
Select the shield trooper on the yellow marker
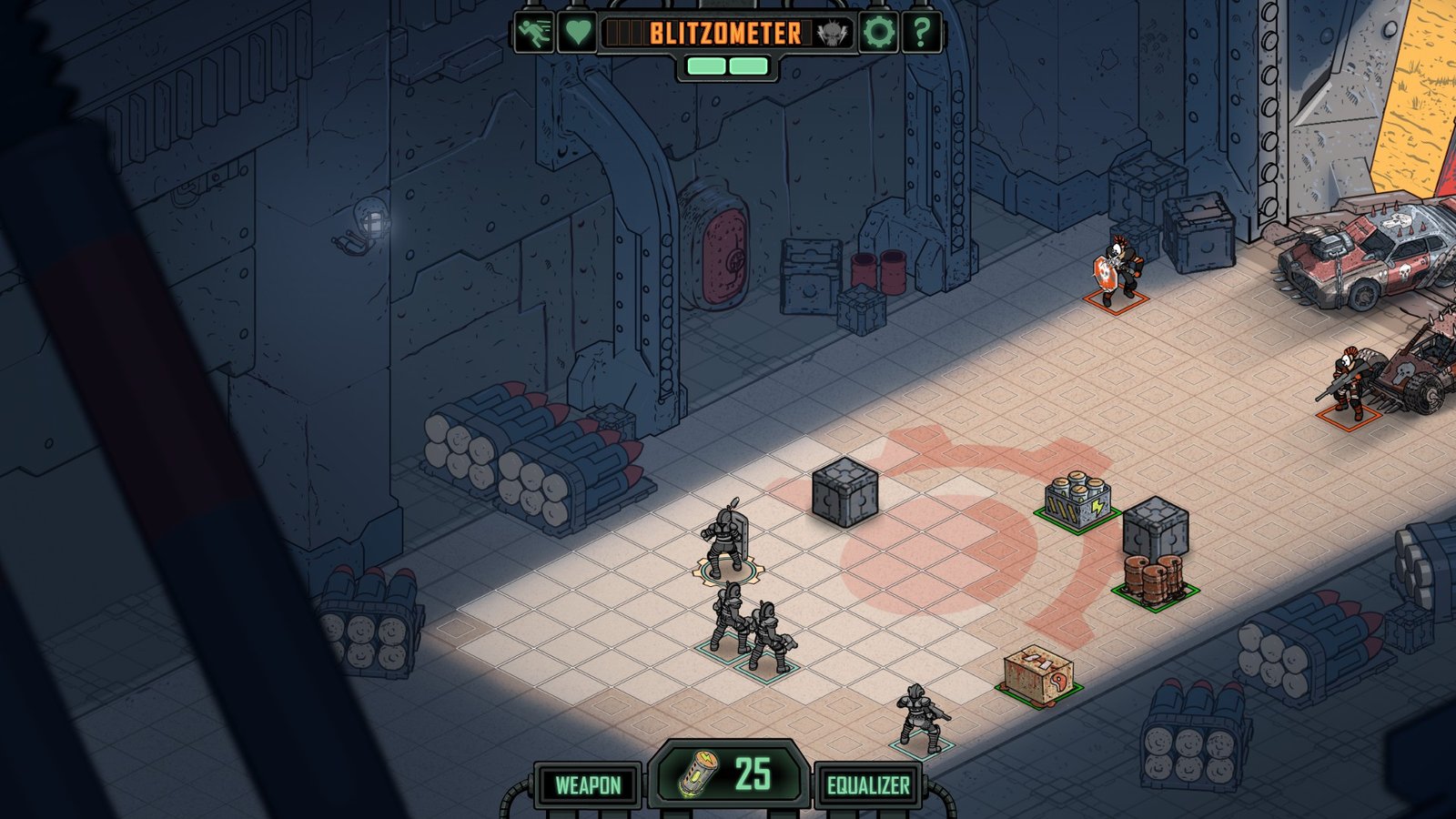[x=725, y=544]
